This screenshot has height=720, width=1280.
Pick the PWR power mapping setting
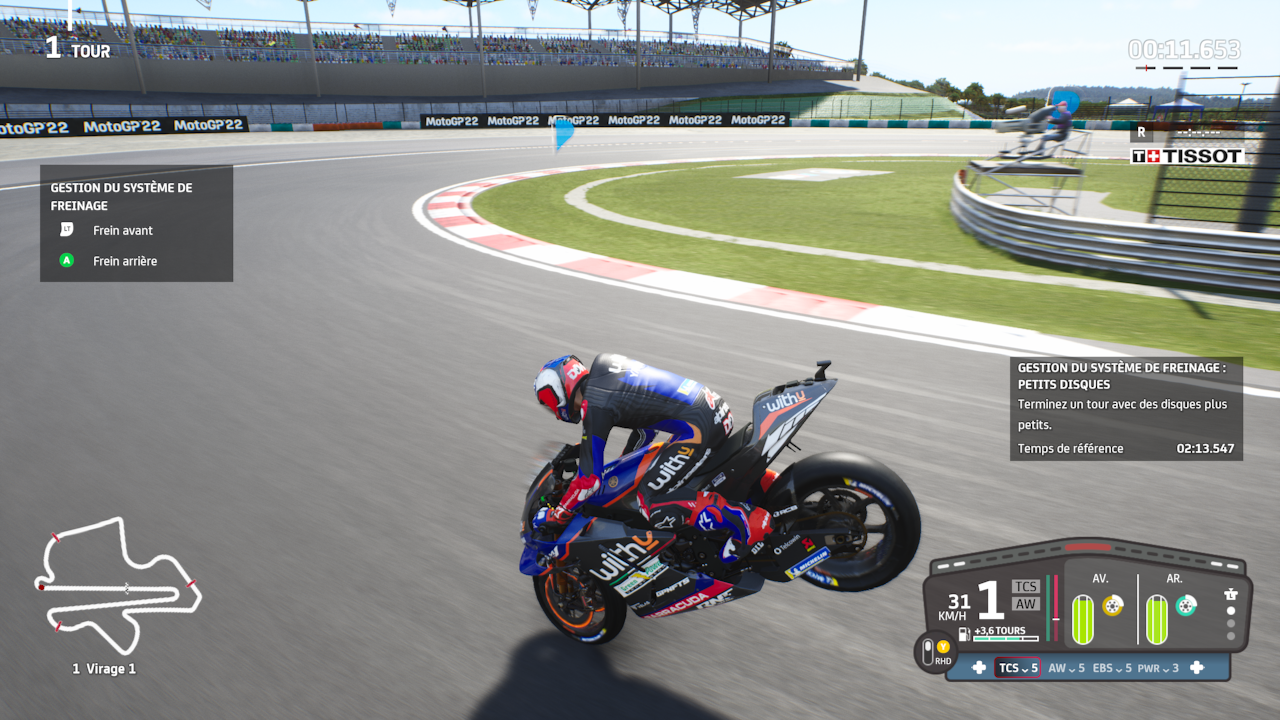click(x=1158, y=668)
